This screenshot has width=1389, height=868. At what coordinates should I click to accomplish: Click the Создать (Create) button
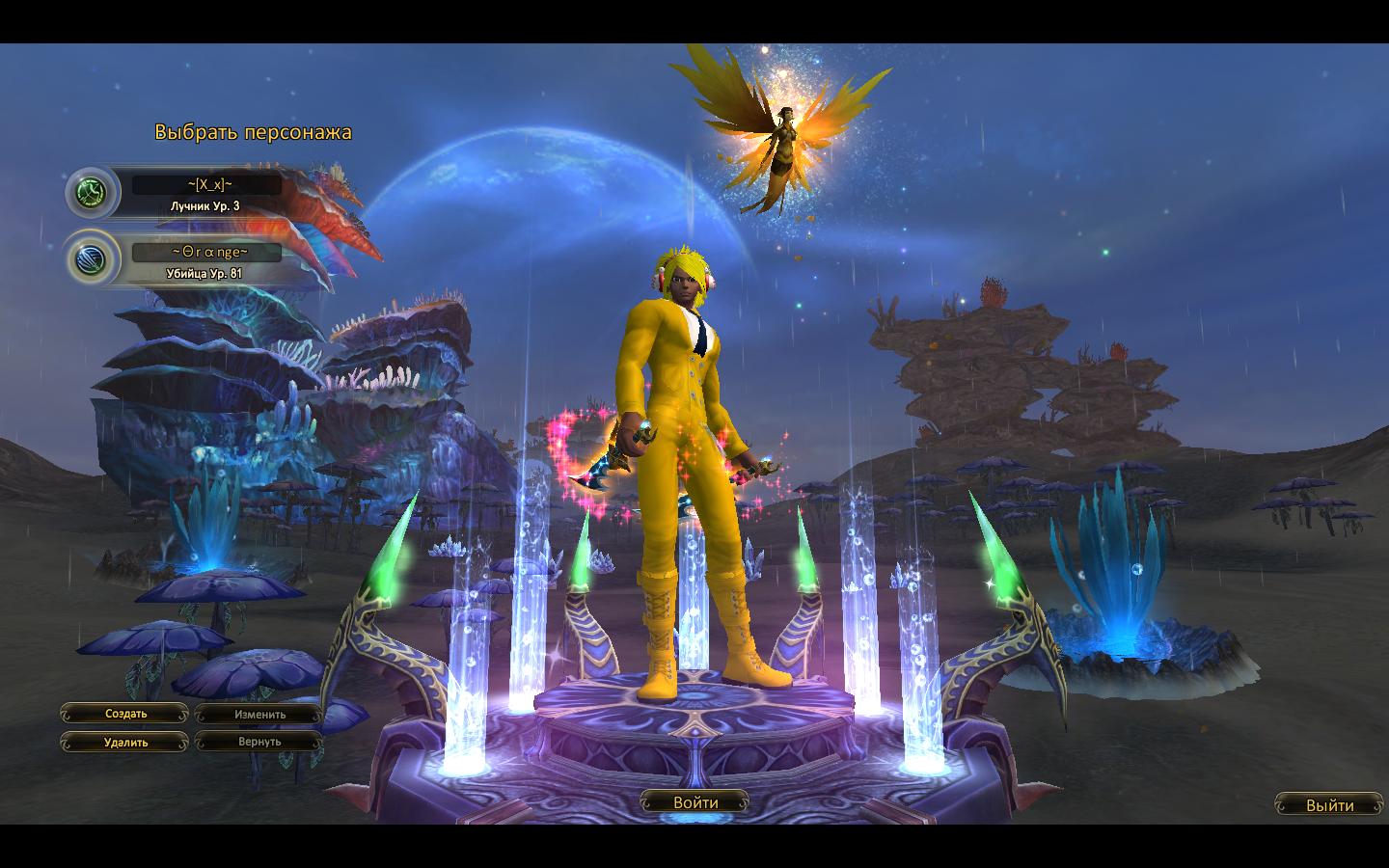pos(125,715)
